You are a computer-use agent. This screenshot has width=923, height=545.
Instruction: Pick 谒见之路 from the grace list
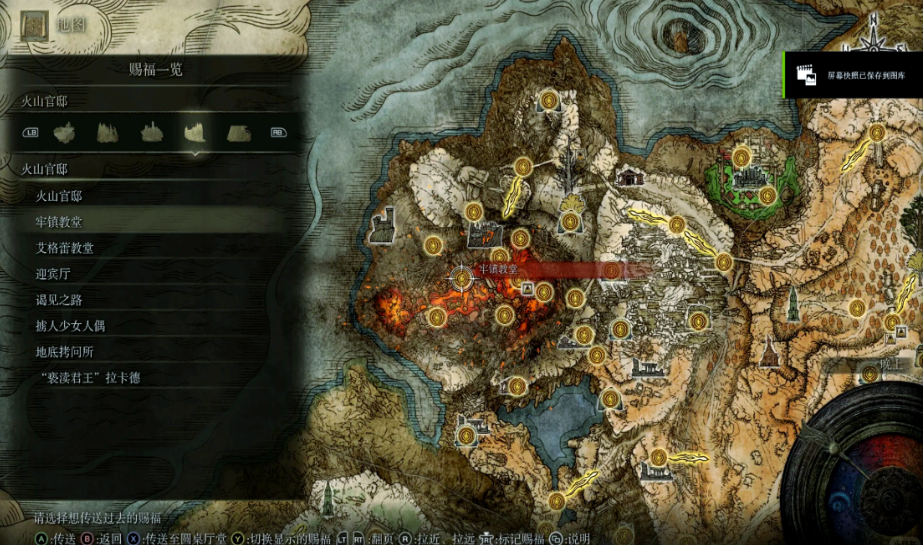(59, 299)
